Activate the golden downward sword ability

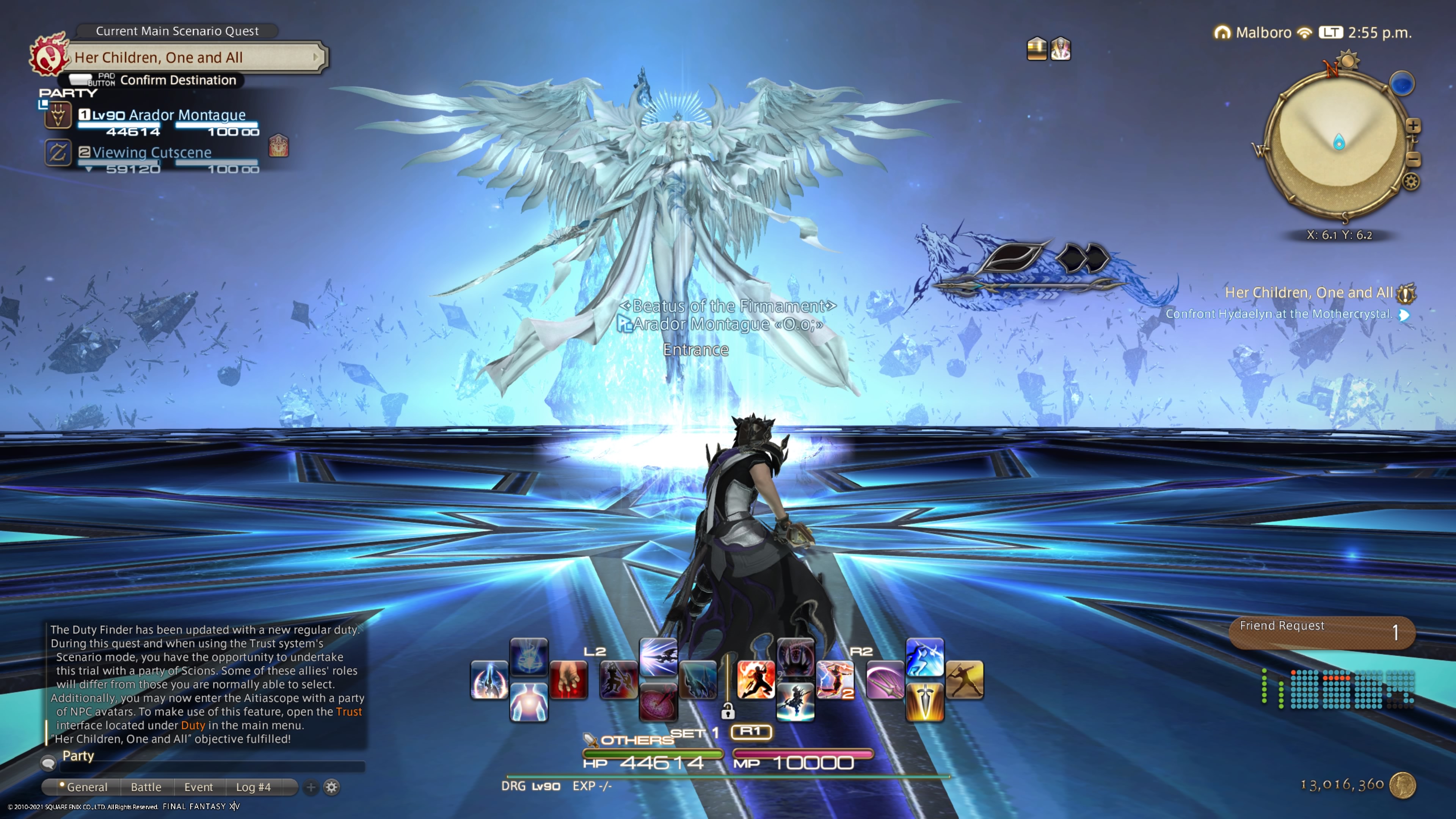point(925,702)
